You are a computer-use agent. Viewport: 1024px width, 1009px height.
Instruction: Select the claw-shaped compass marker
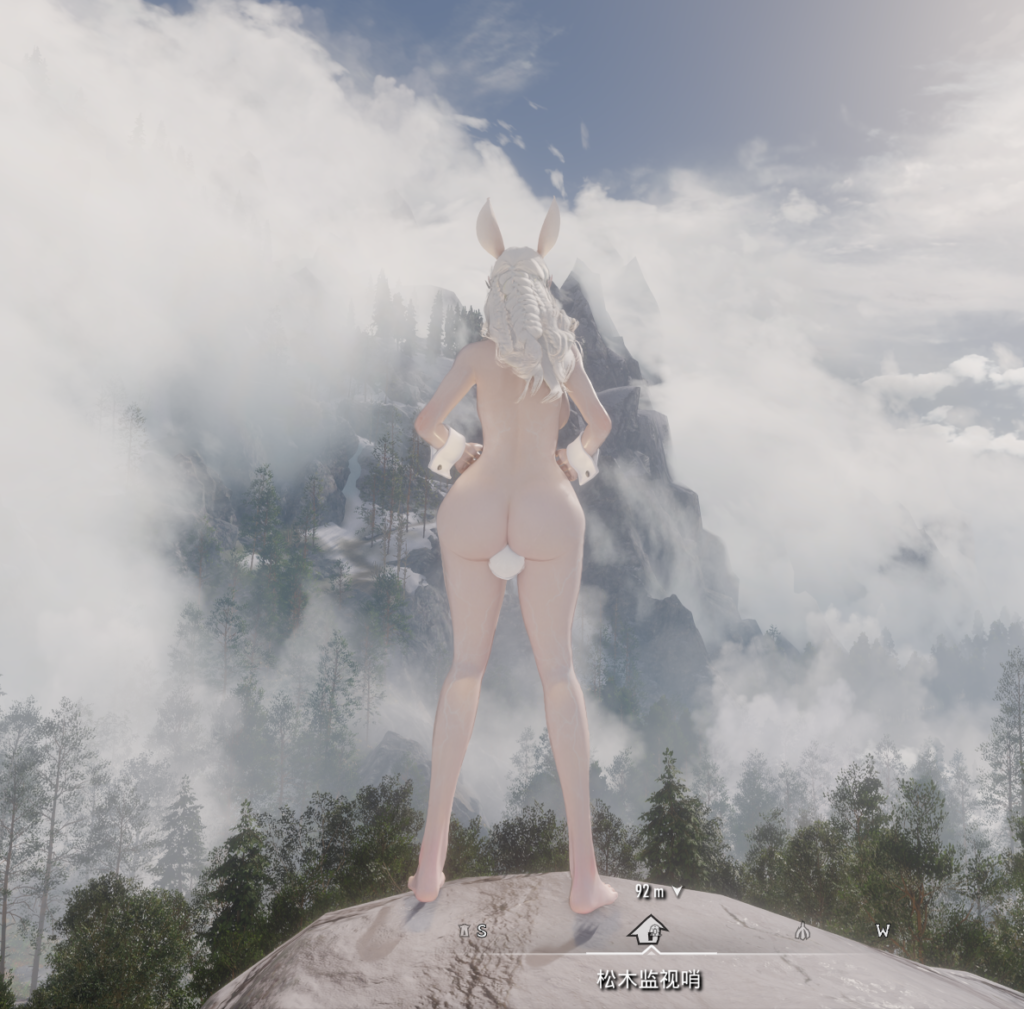[x=801, y=931]
